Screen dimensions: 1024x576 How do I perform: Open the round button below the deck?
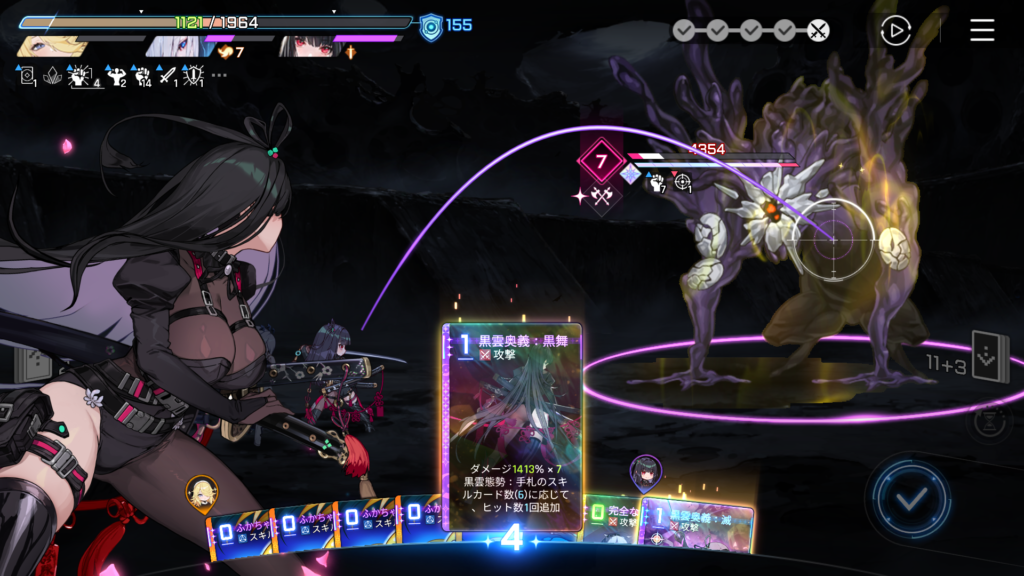[989, 420]
